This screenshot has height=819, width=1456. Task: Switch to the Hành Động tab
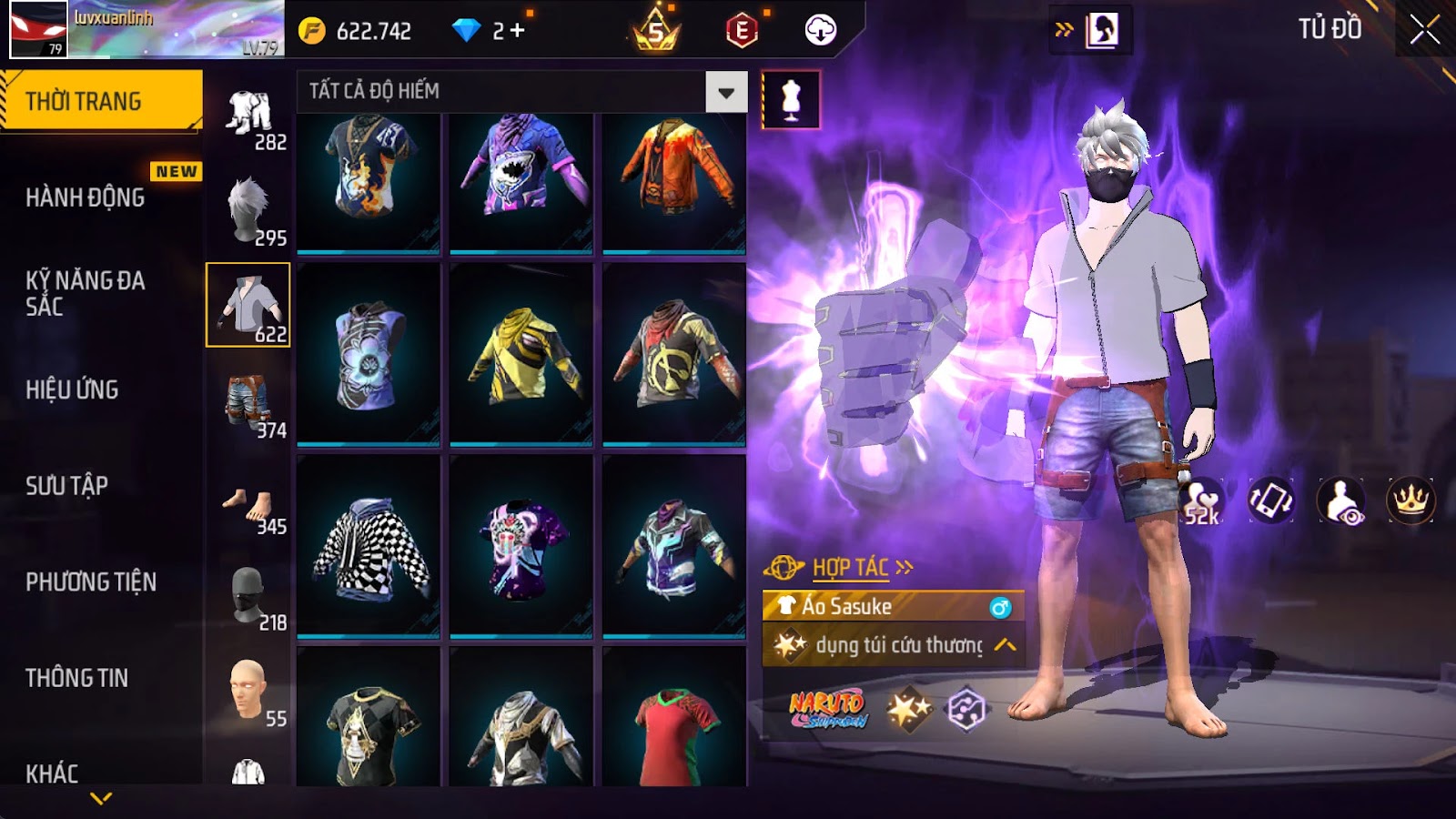tap(85, 197)
